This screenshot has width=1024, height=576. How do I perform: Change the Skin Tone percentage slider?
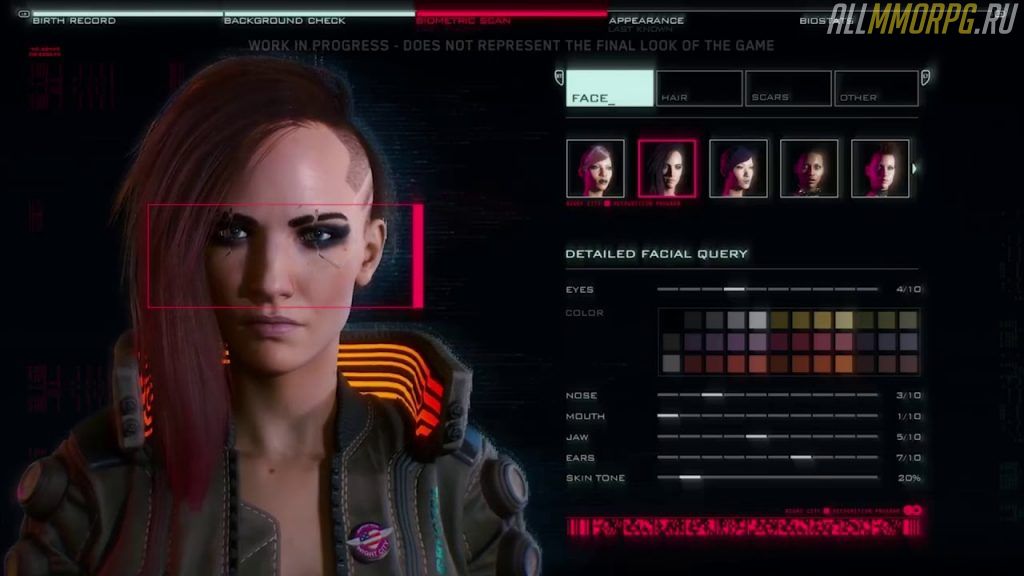click(x=690, y=478)
